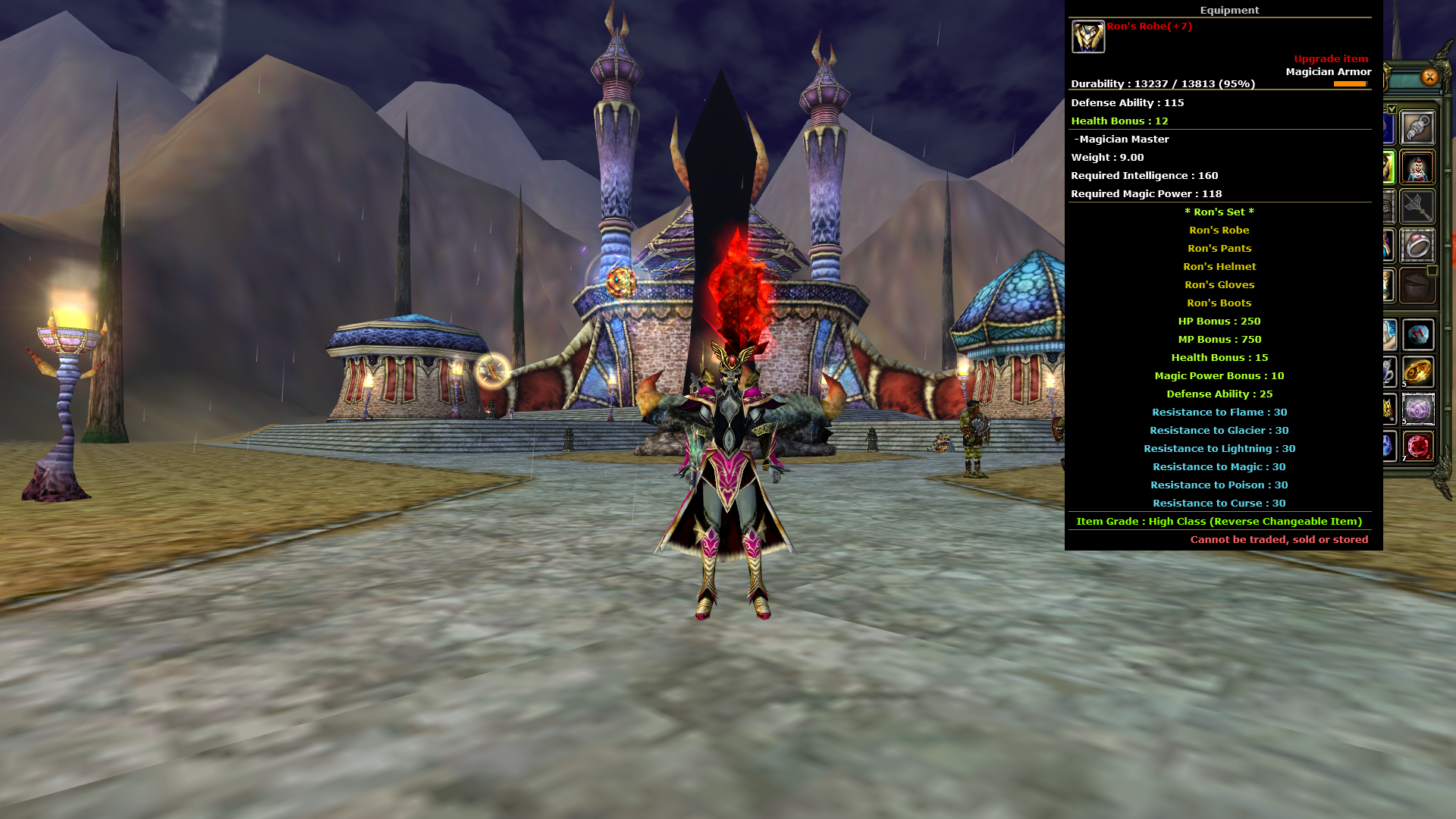Click the red gem with seven count

point(1420,447)
